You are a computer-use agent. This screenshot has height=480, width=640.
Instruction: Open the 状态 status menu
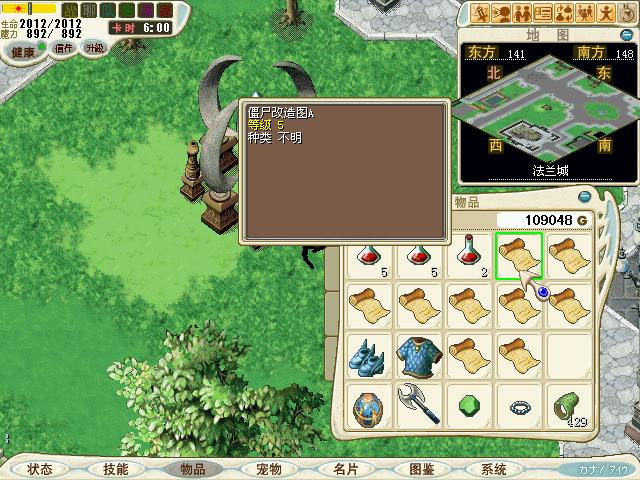point(40,469)
